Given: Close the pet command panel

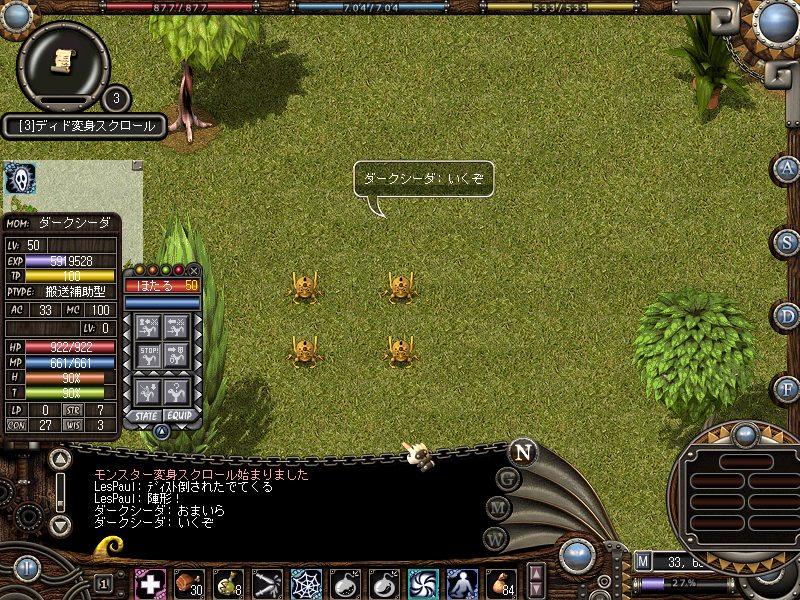Looking at the screenshot, I should pyautogui.click(x=194, y=270).
